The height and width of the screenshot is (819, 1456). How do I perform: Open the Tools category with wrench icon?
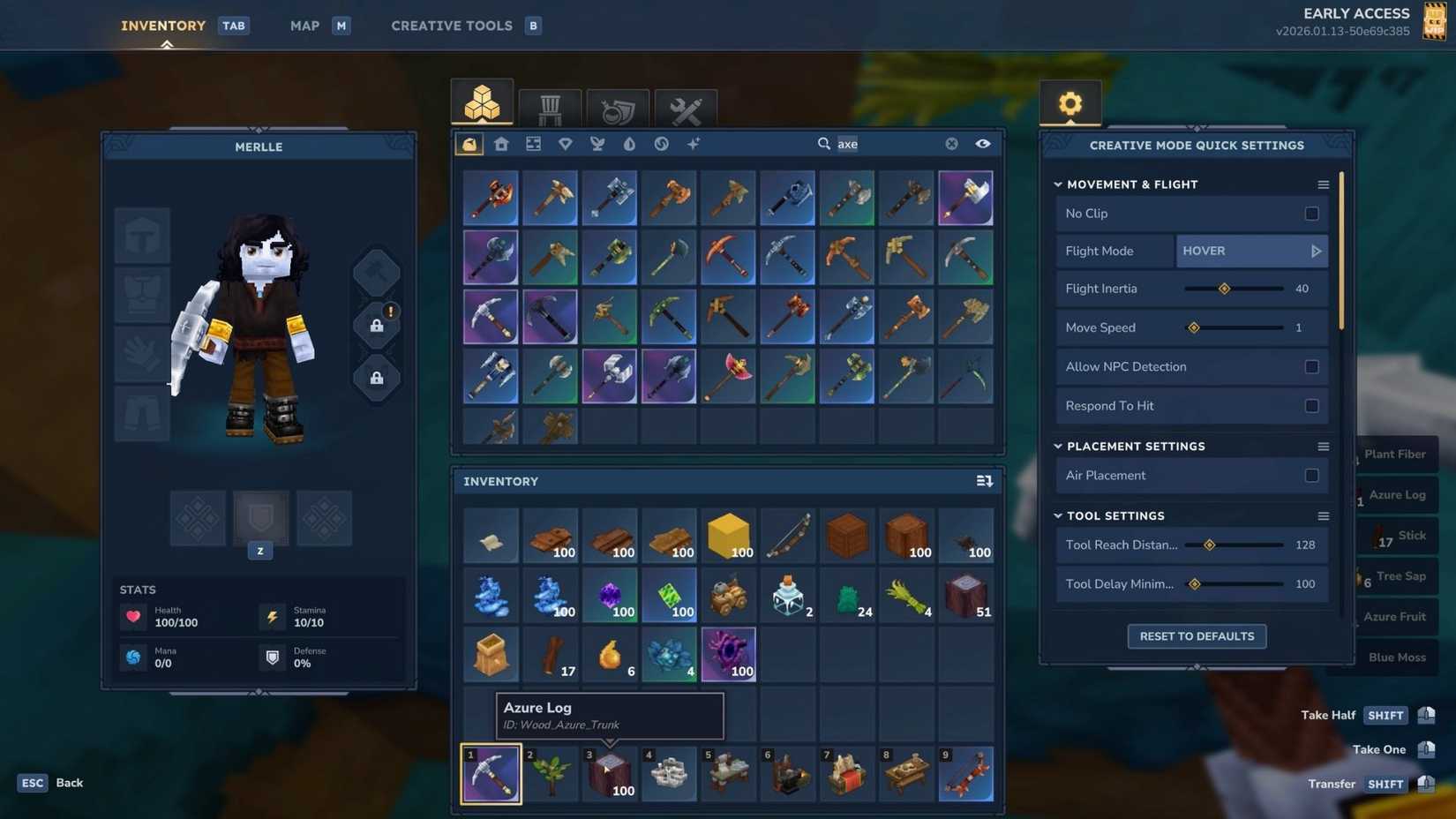[686, 106]
